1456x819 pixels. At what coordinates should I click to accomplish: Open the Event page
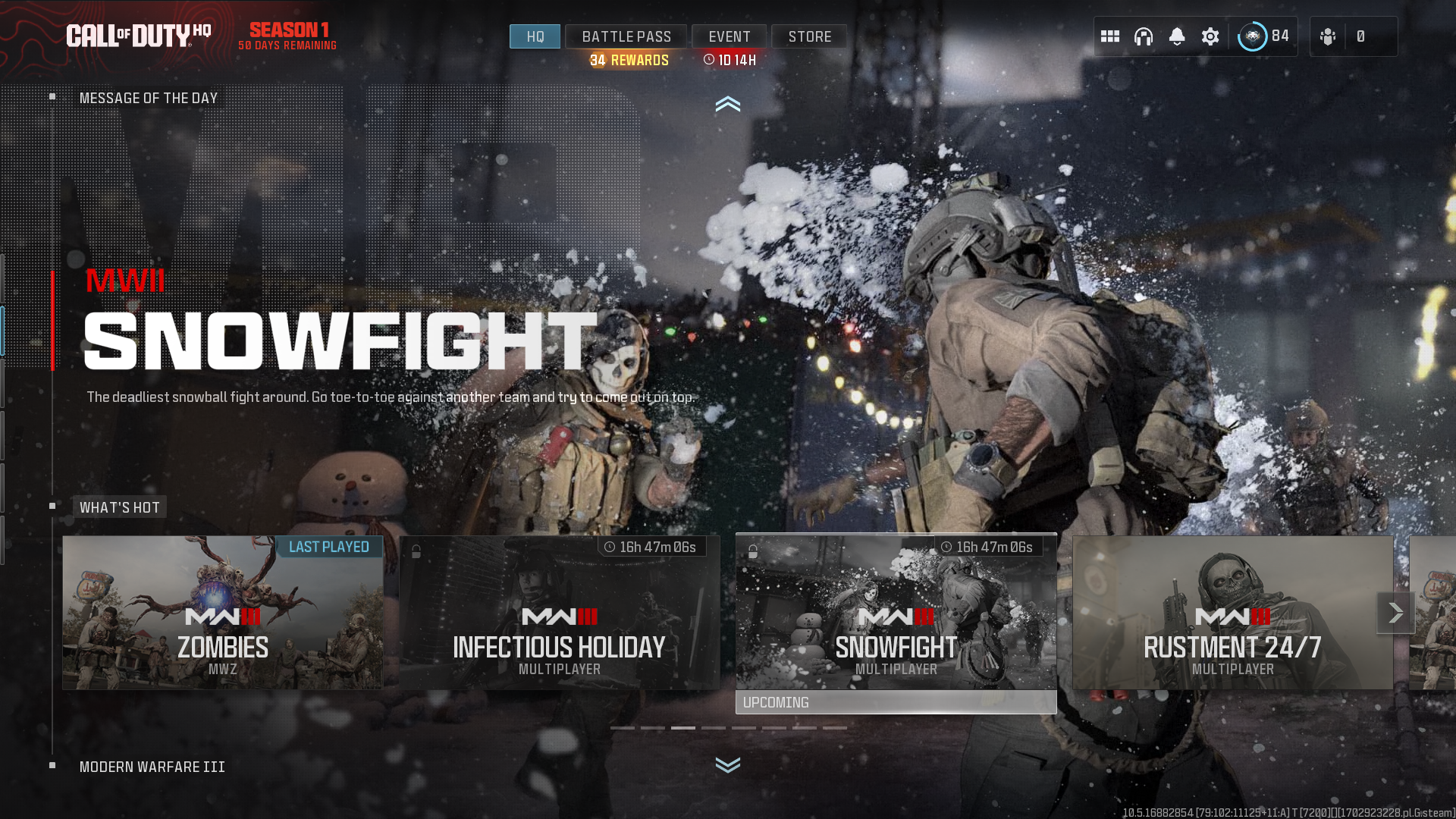click(729, 36)
